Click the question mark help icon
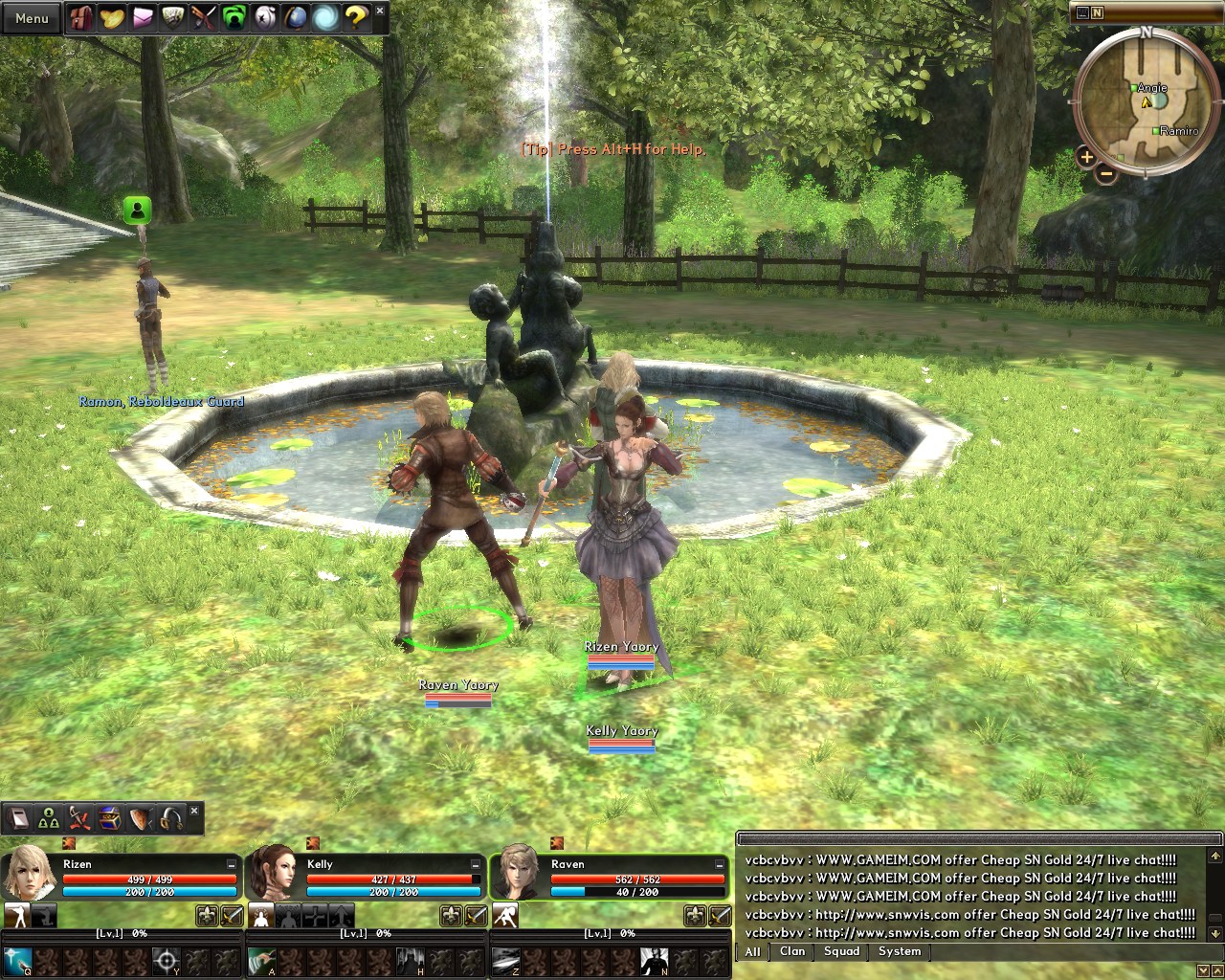This screenshot has width=1225, height=980. (358, 16)
